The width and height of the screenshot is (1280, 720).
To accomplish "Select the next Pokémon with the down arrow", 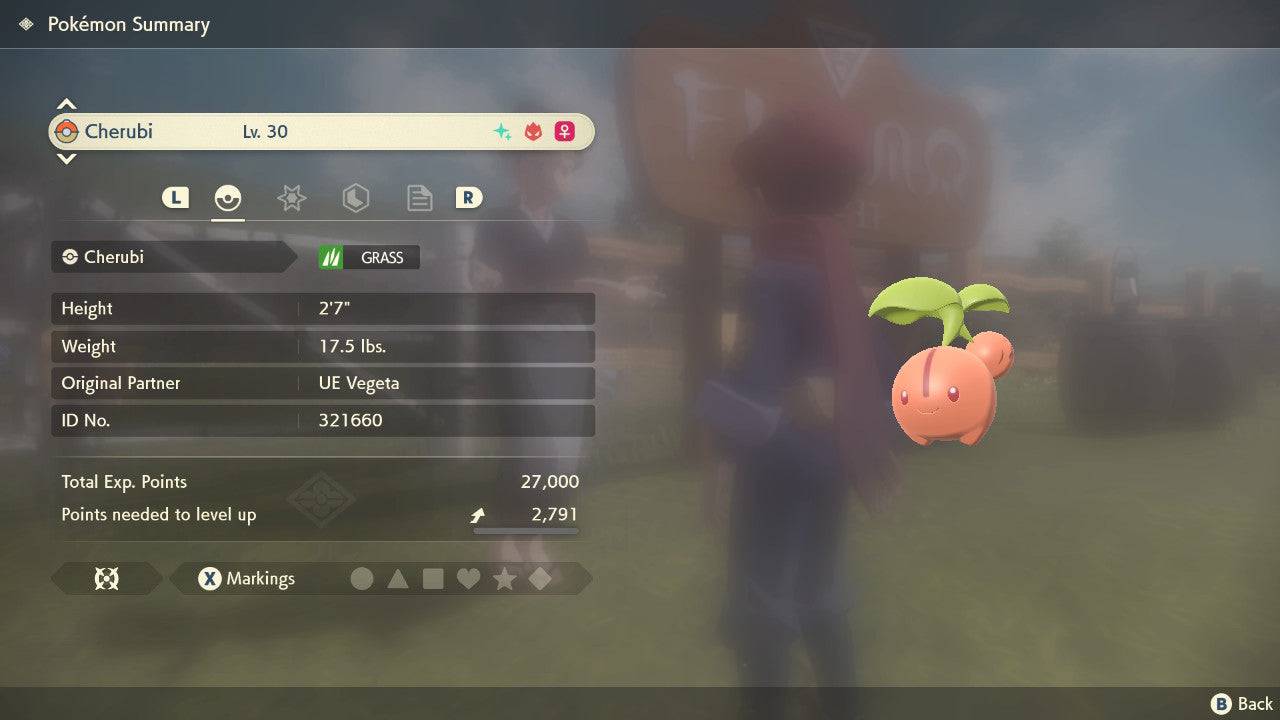I will pyautogui.click(x=66, y=158).
